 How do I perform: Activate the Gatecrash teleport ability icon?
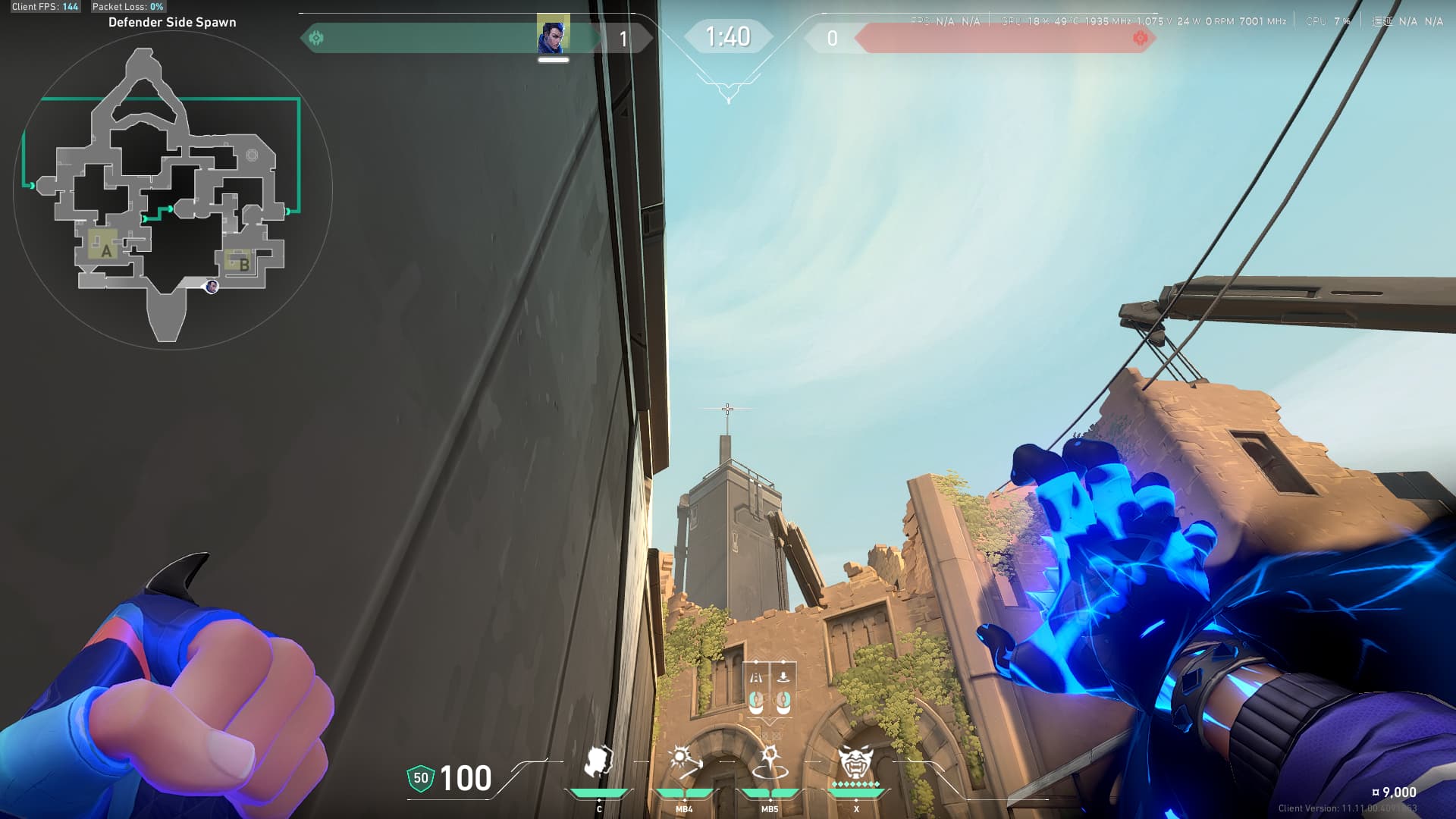coord(770,762)
